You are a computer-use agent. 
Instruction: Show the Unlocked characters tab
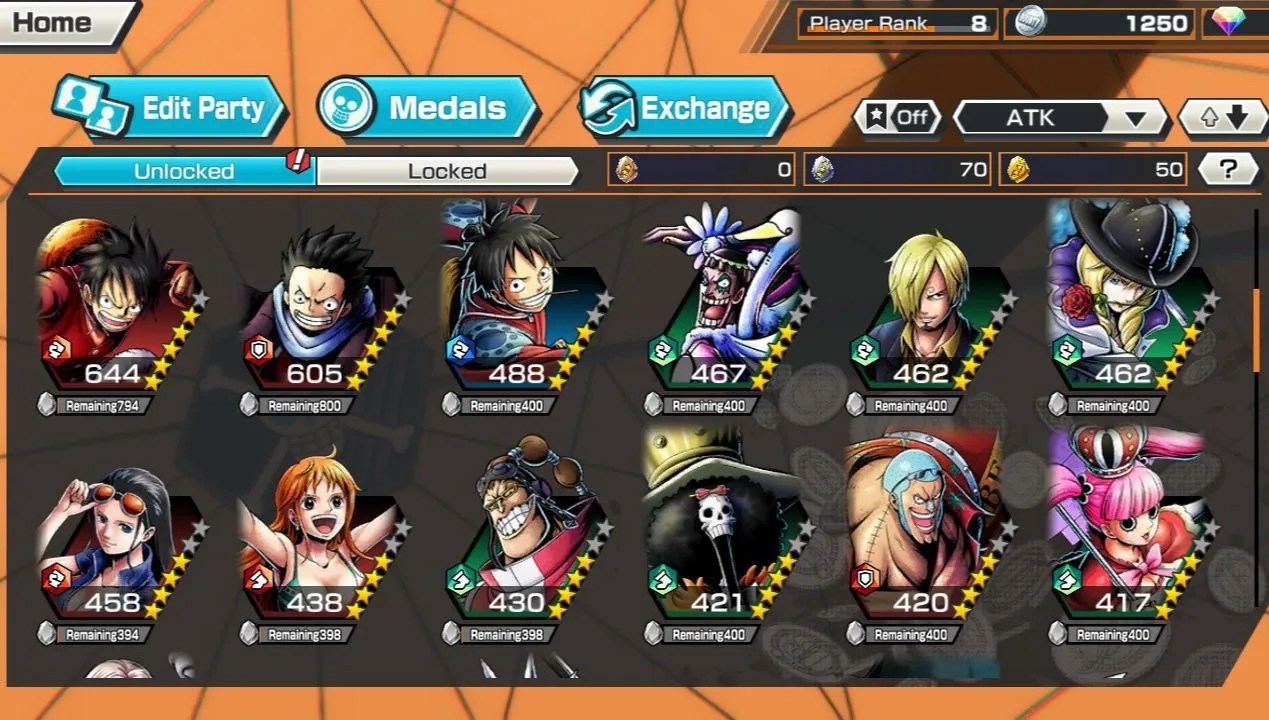tap(184, 171)
